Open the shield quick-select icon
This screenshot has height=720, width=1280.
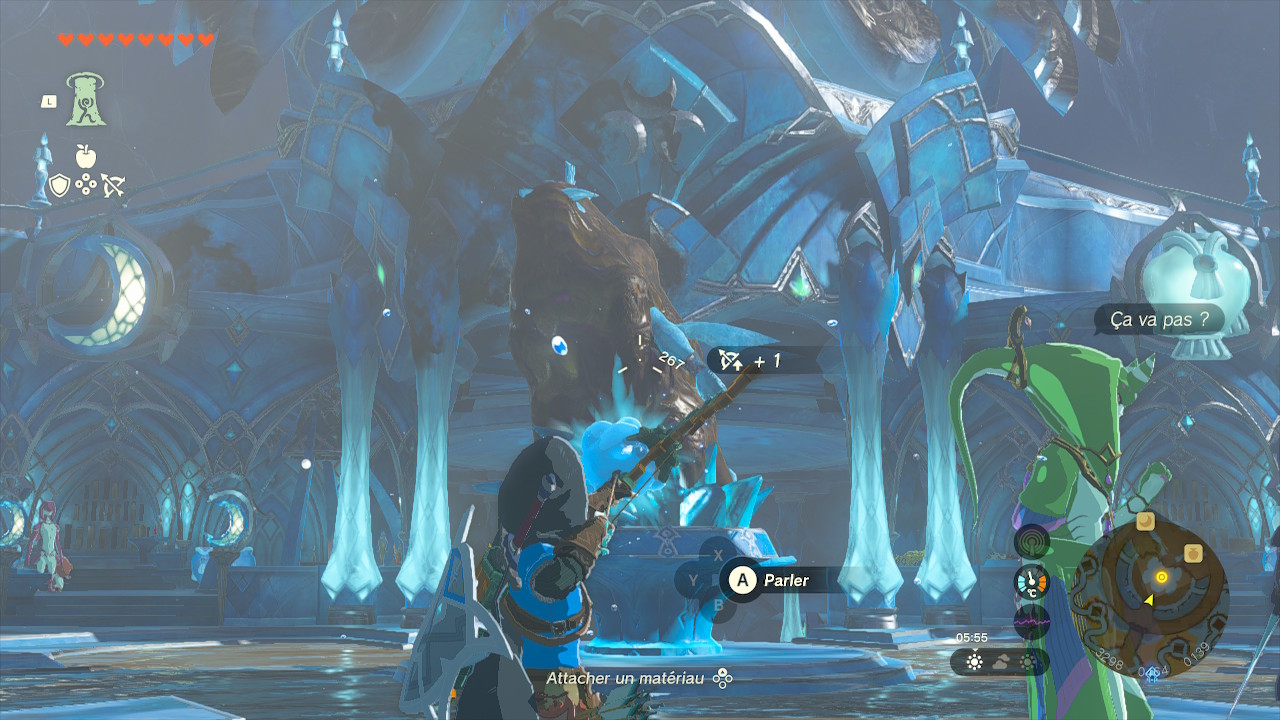coord(60,186)
